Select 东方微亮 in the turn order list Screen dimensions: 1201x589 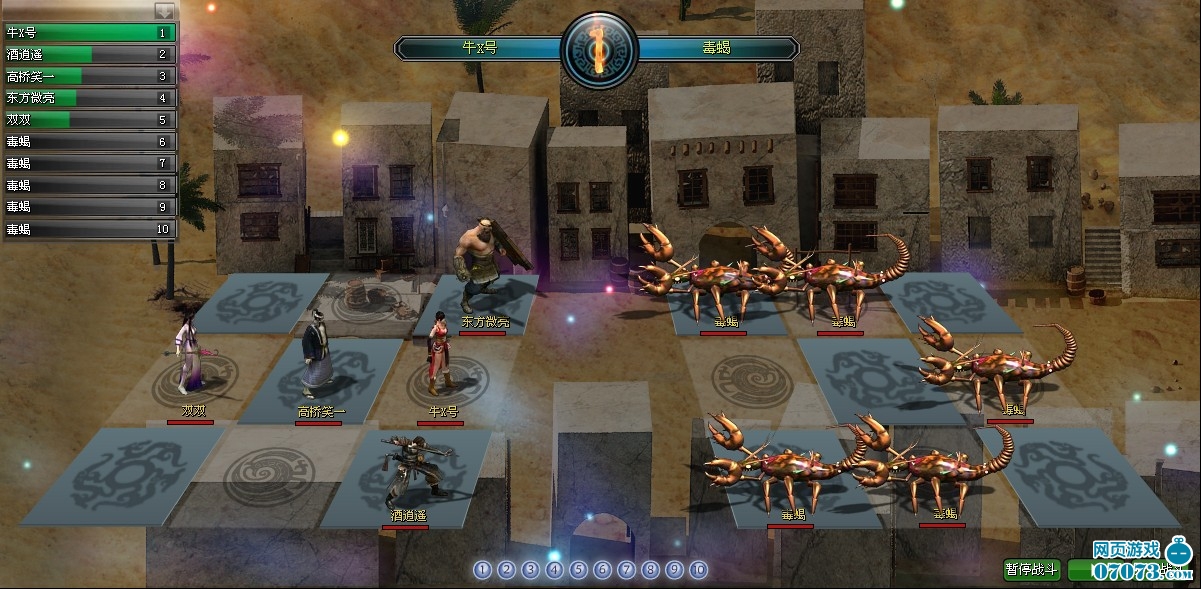coord(88,98)
